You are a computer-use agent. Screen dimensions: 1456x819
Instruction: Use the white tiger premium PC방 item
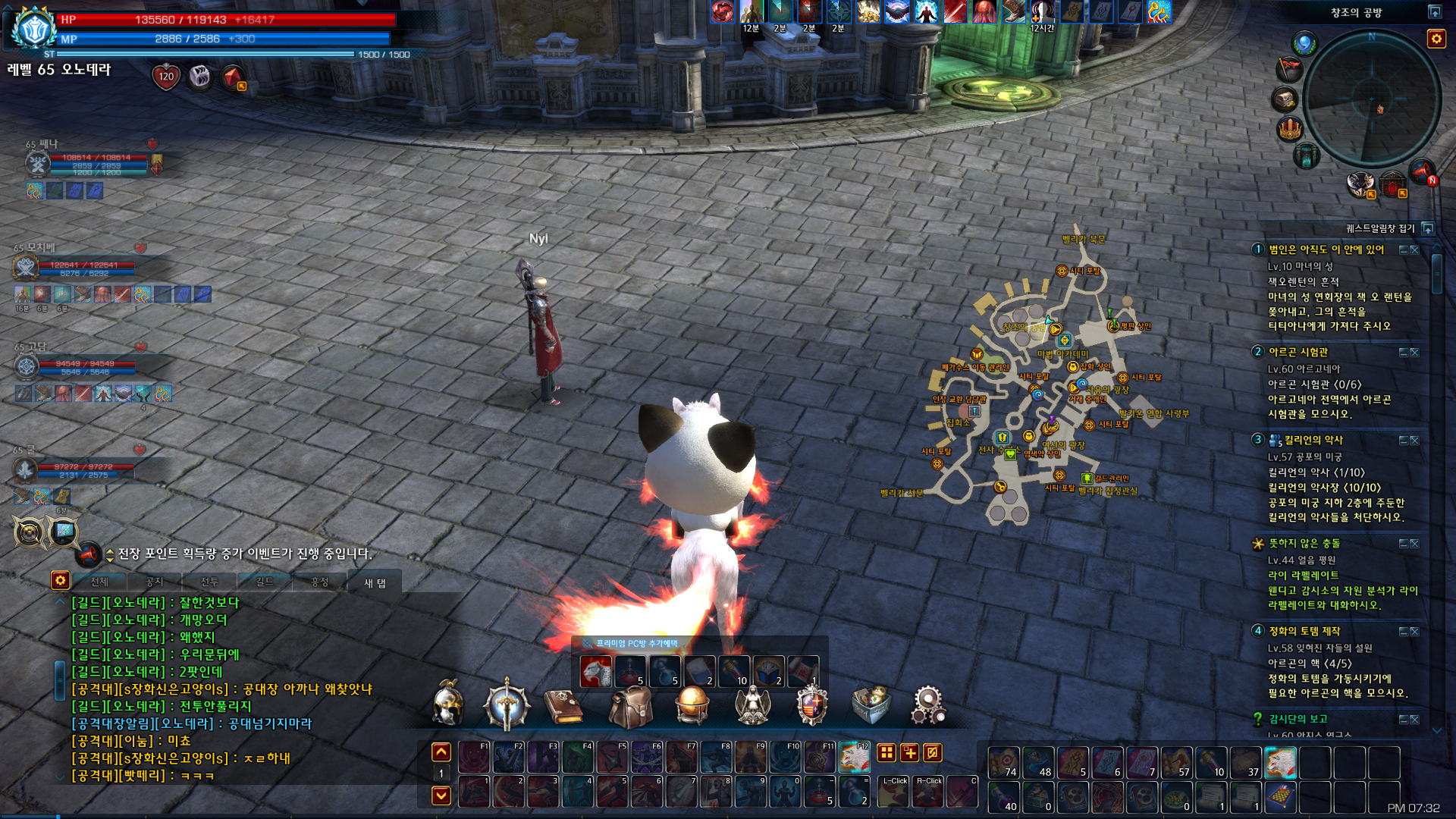pos(595,671)
